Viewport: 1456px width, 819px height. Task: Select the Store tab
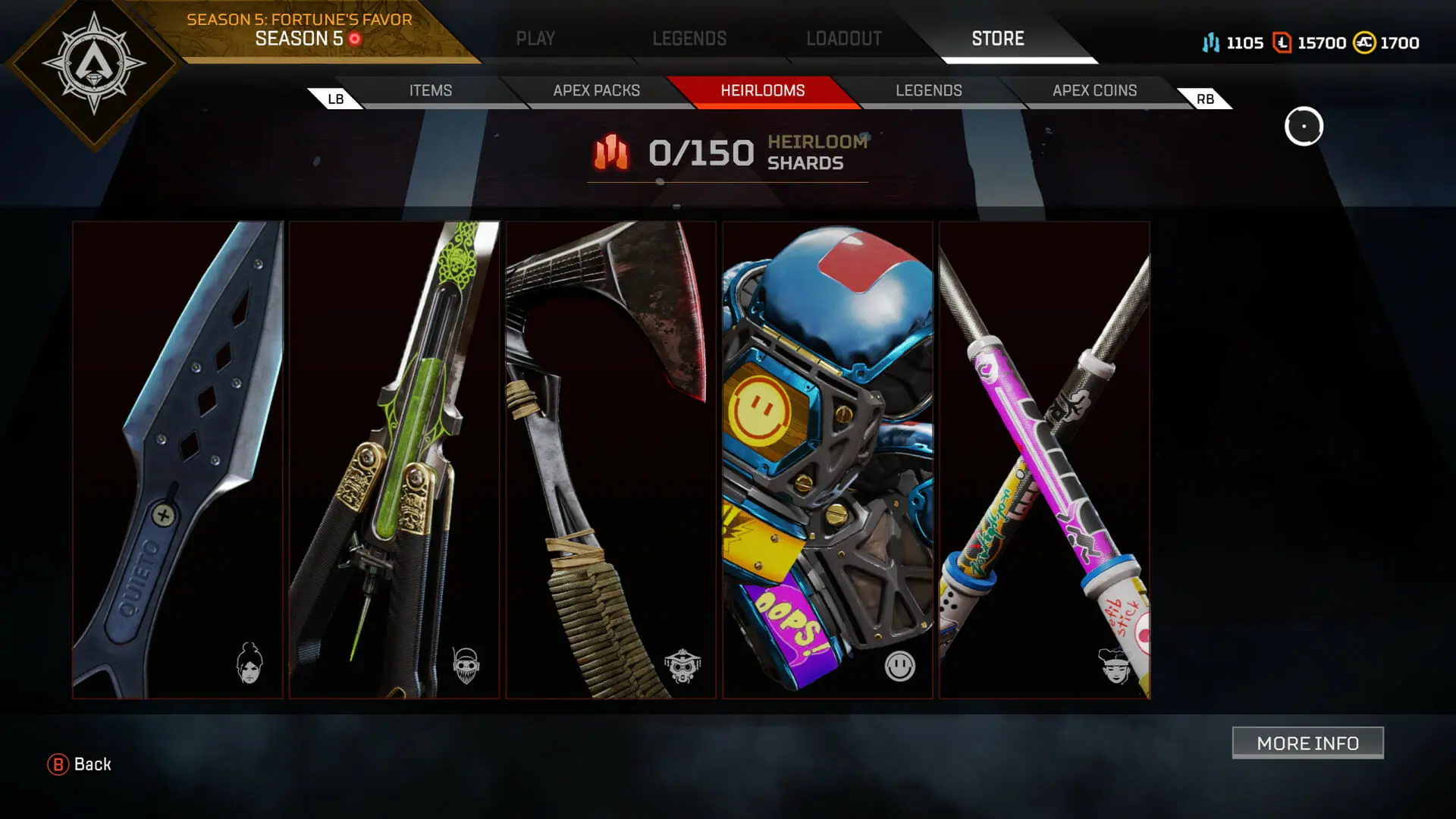(998, 39)
